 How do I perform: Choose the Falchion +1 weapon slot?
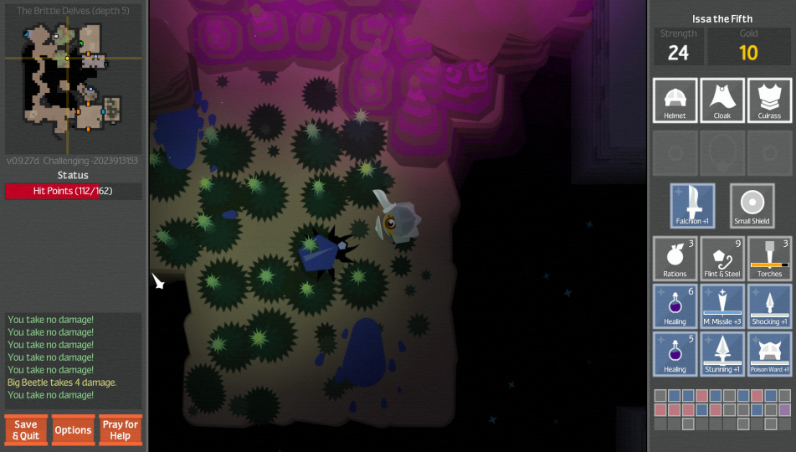pyautogui.click(x=693, y=205)
